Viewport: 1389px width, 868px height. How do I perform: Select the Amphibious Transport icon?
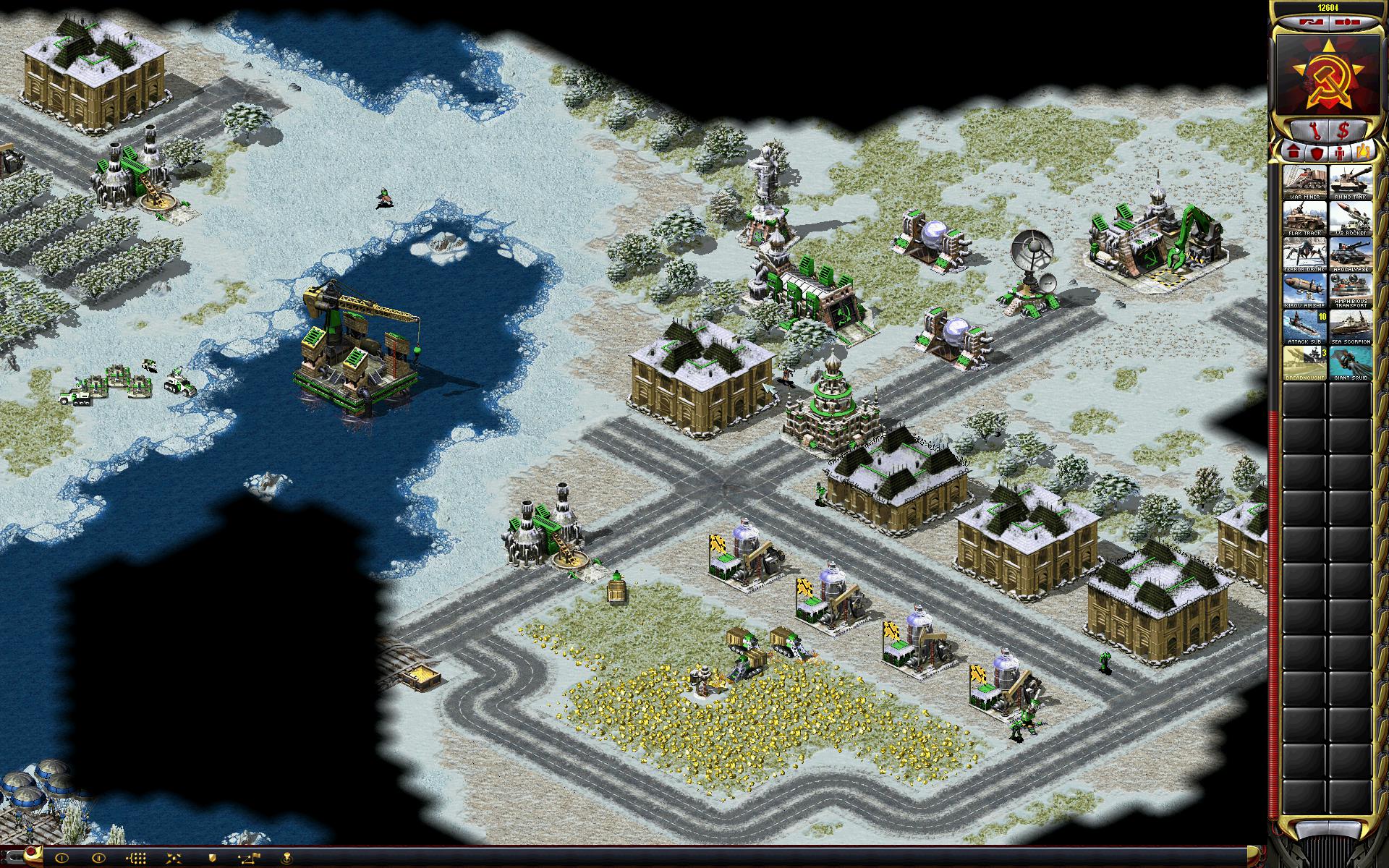click(1351, 291)
